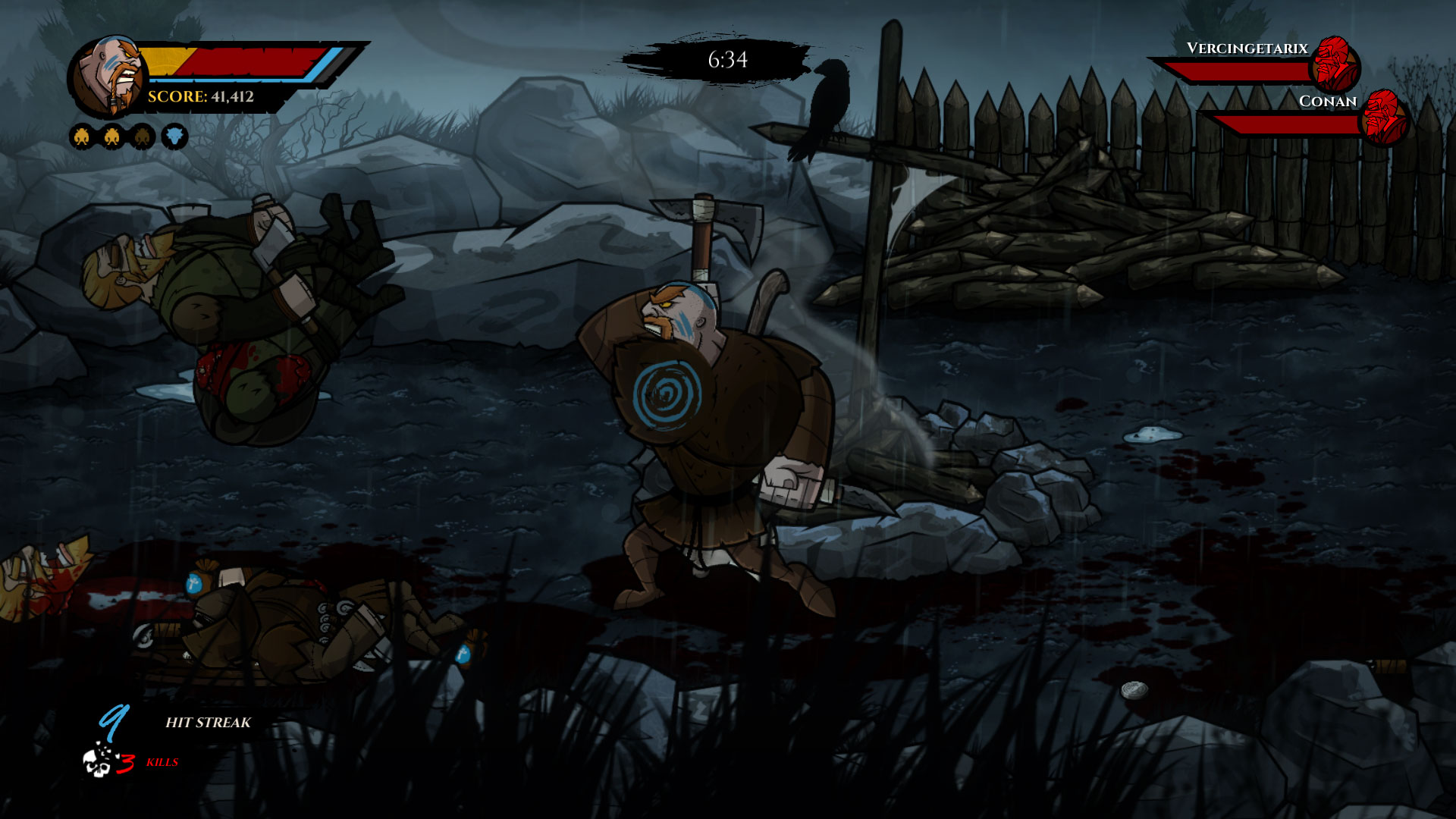Click the dimmed gold figure icon
Viewport: 1456px width, 819px height.
[x=143, y=136]
